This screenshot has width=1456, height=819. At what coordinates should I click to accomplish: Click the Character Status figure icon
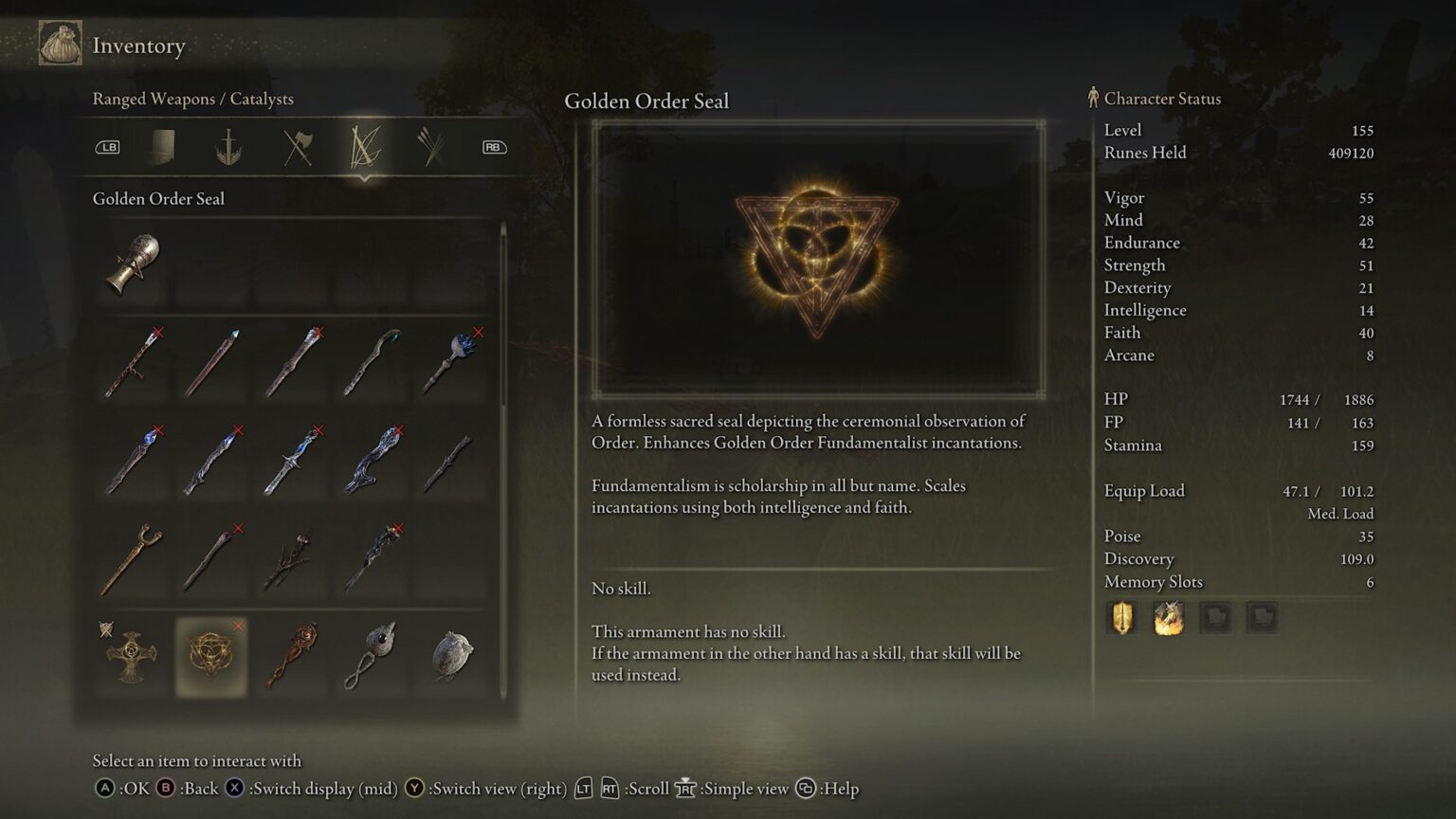1092,98
